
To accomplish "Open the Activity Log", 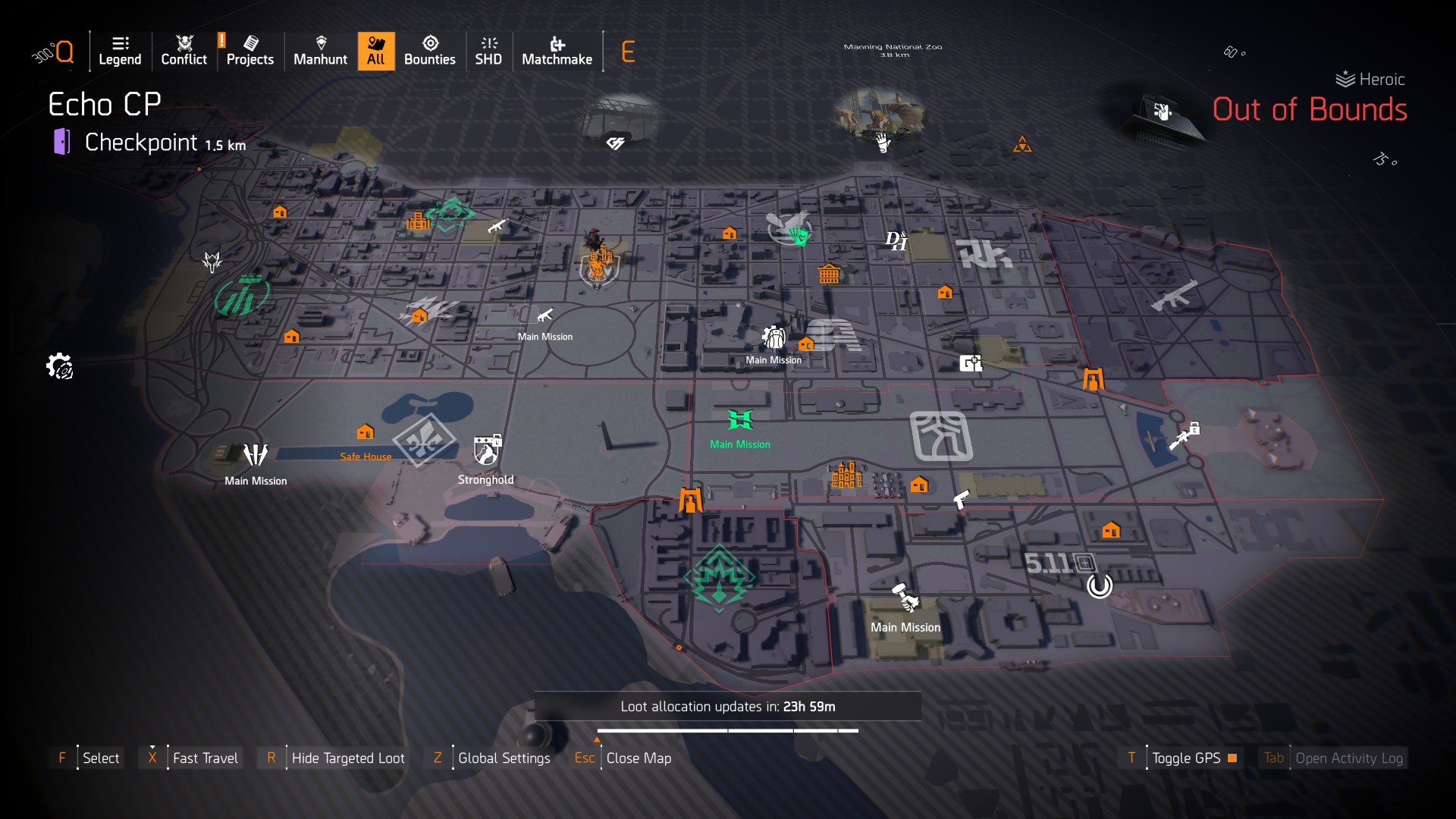I will tap(1348, 758).
